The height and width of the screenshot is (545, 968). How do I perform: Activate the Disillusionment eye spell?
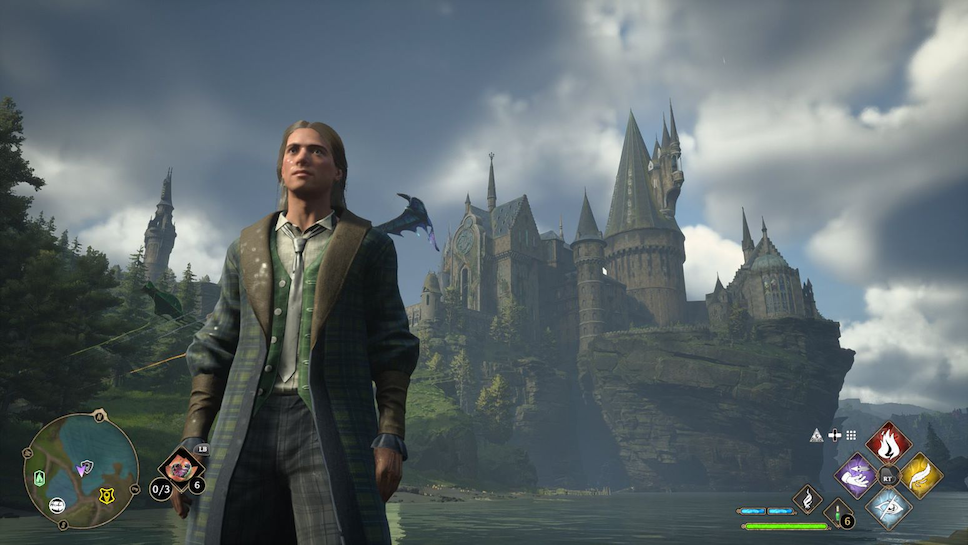click(887, 507)
